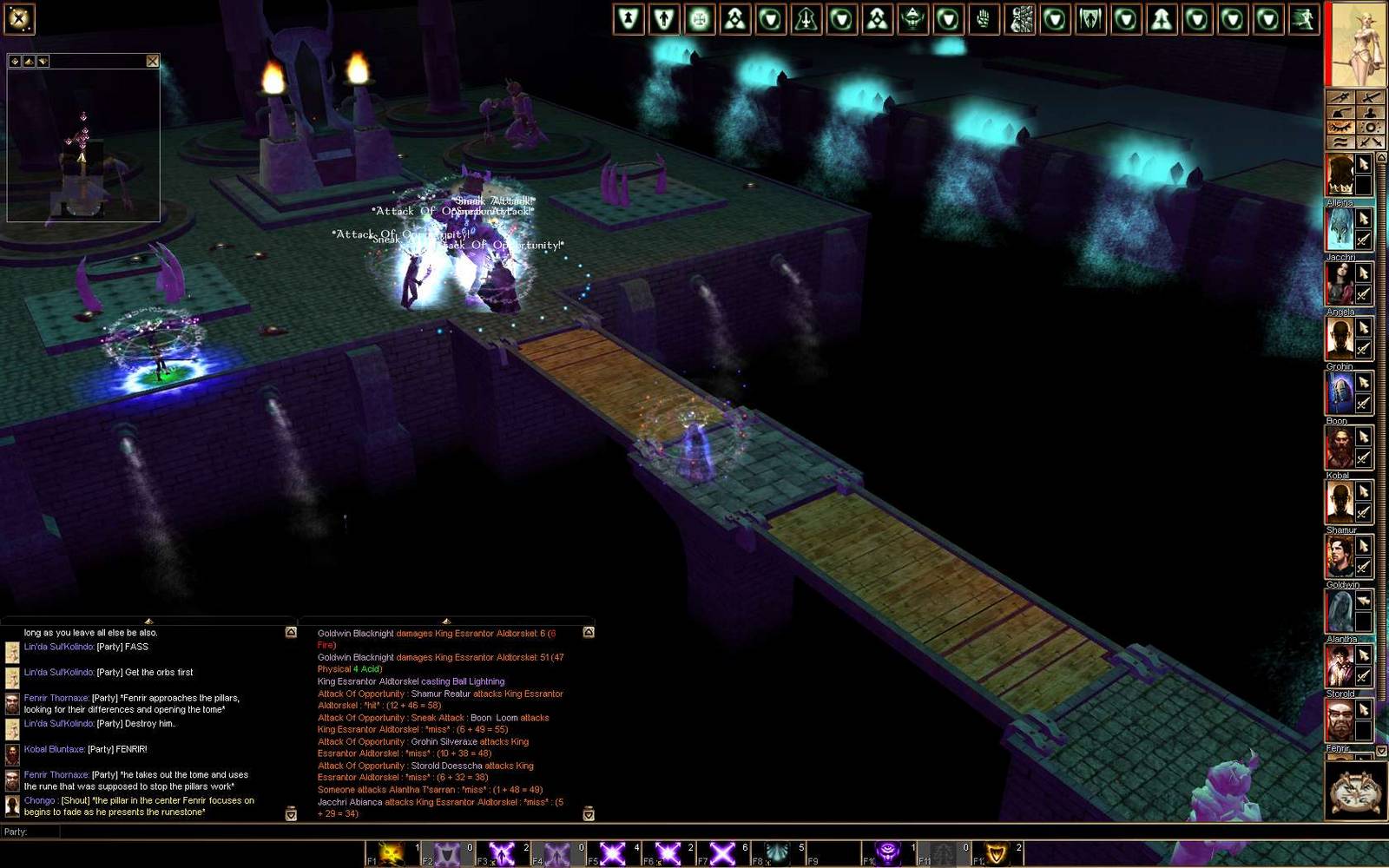
Task: Click the Party chat input field
Action: pos(174,832)
